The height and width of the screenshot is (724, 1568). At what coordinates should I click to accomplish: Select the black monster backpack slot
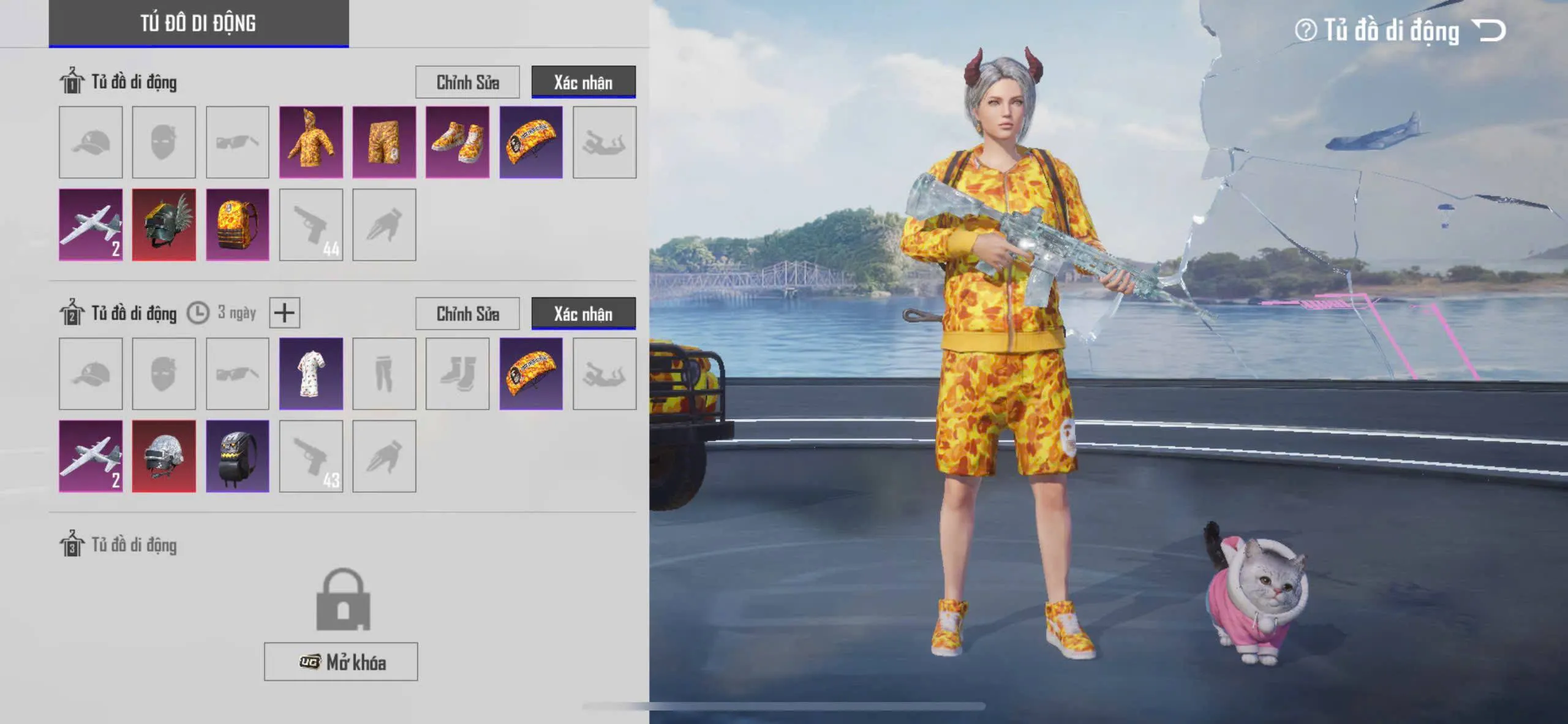(238, 456)
